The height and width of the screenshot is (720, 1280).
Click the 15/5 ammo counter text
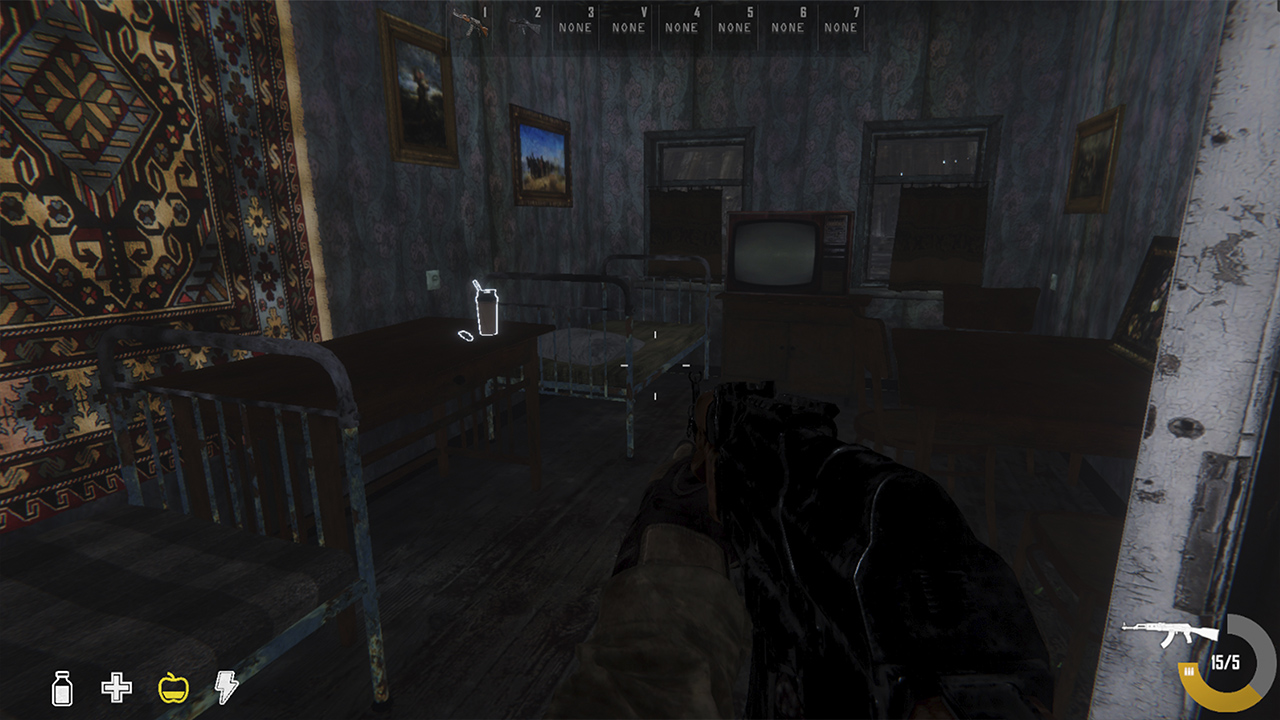1225,662
